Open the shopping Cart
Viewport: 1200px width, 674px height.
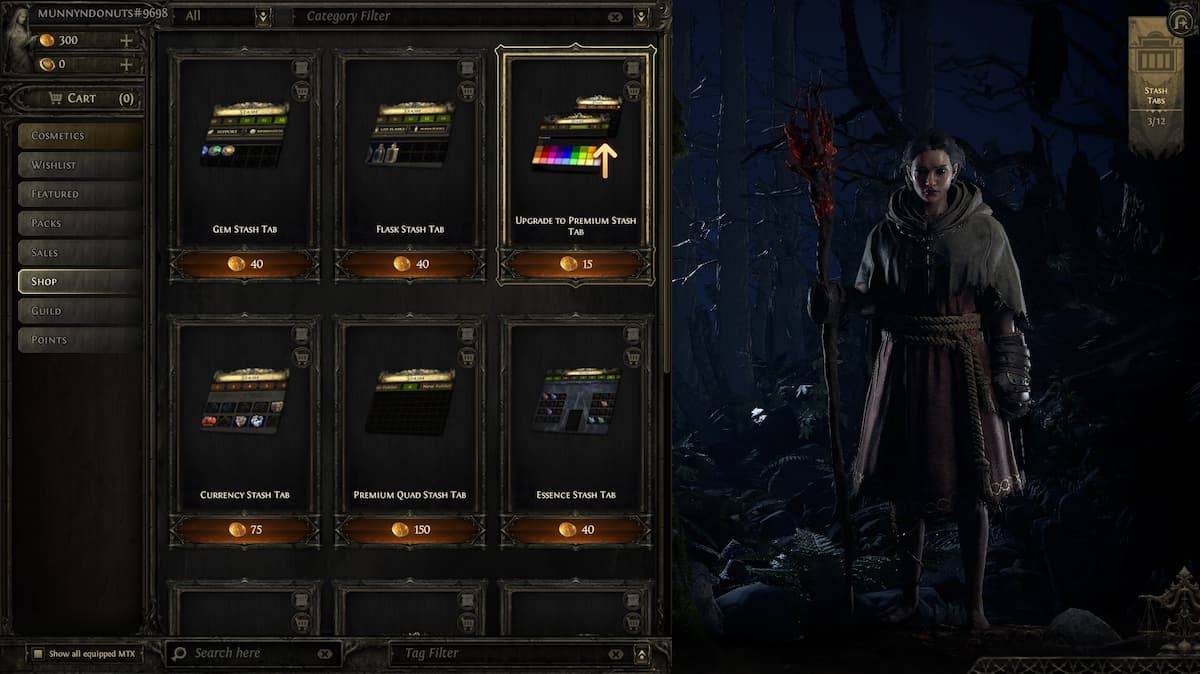point(82,98)
